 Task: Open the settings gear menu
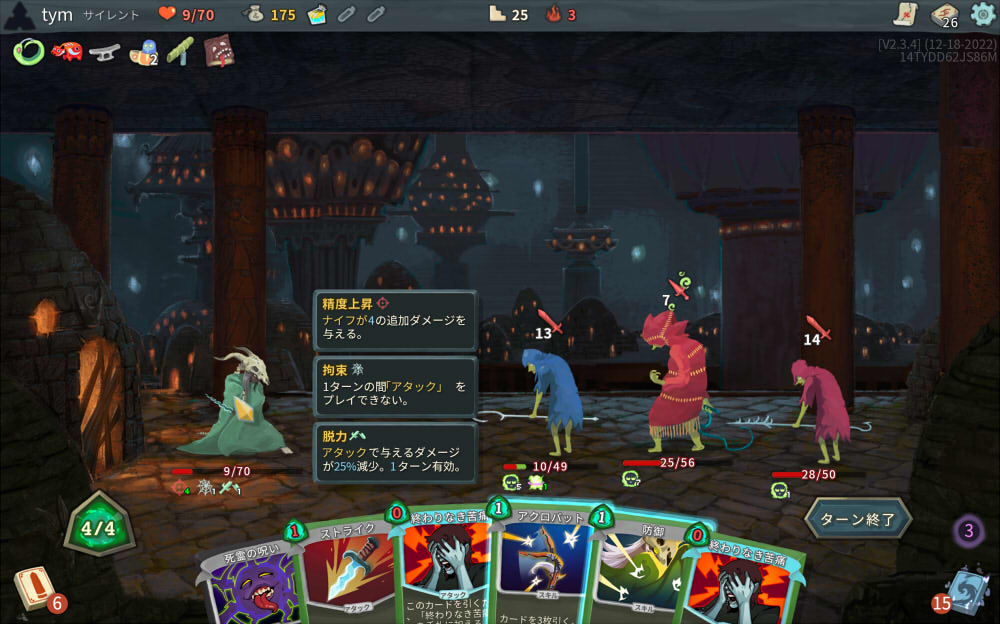point(983,14)
